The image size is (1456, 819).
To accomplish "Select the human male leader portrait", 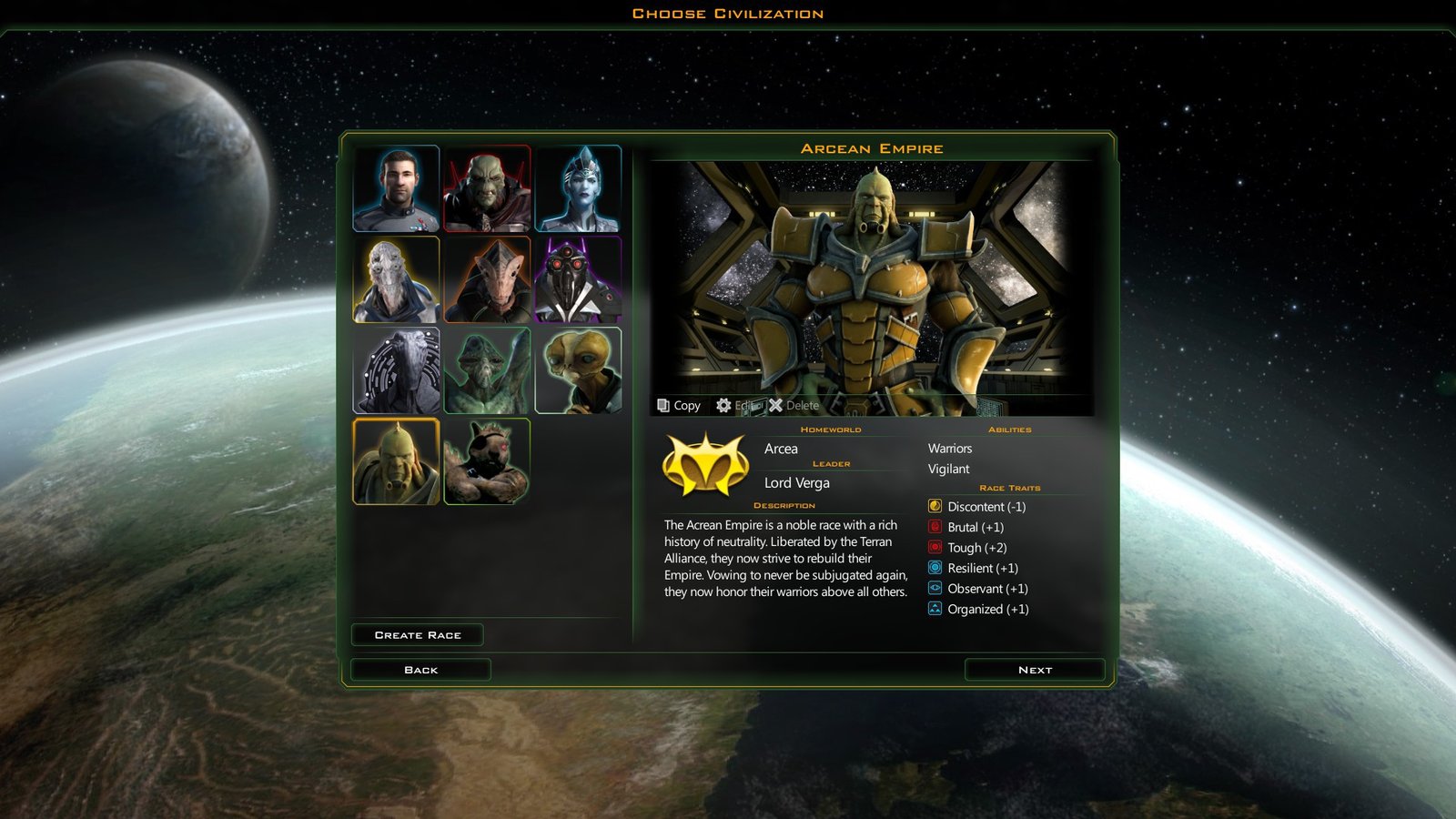I will (396, 189).
